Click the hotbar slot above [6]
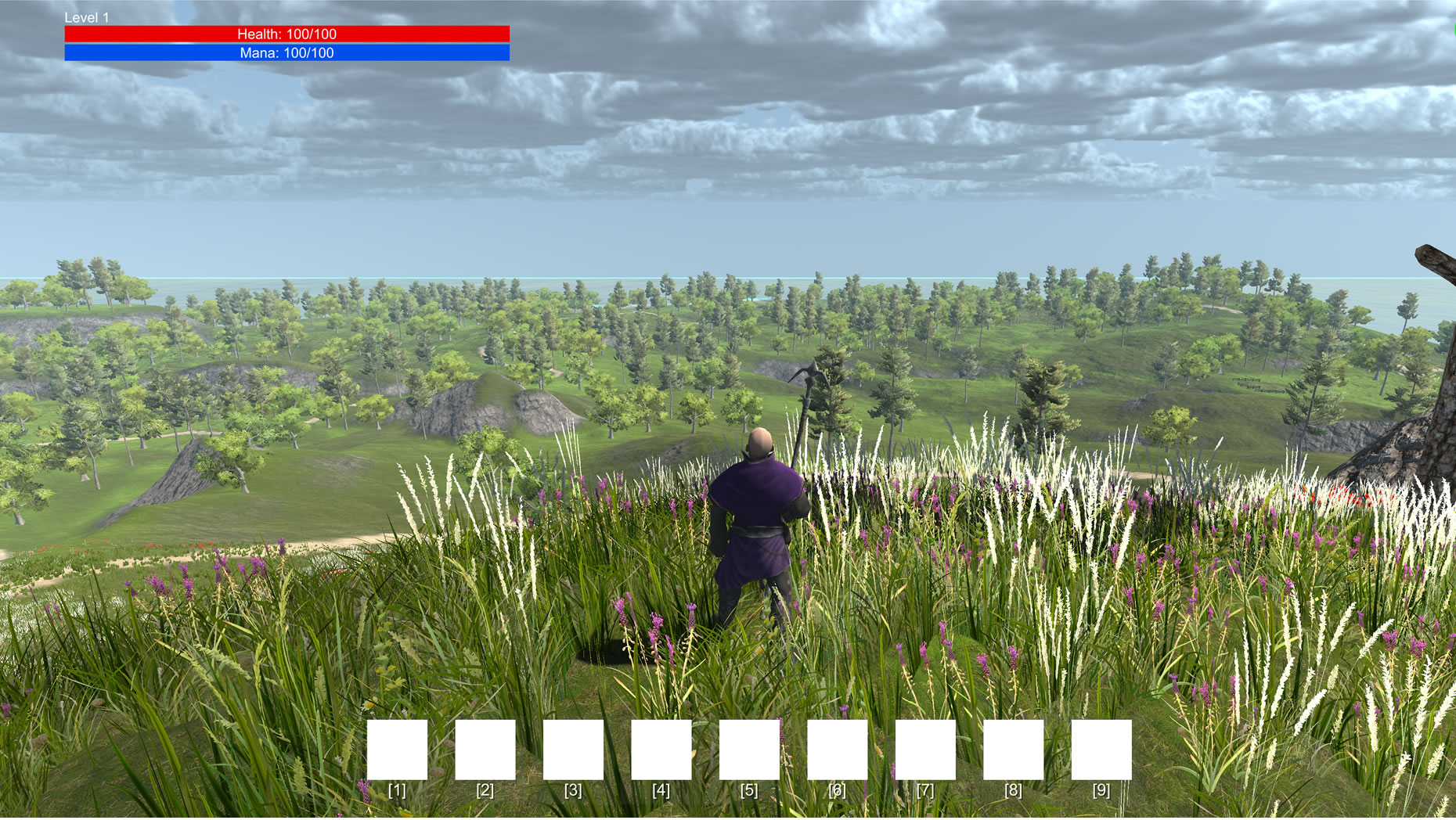Screen dimensions: 1456x820 (838, 750)
